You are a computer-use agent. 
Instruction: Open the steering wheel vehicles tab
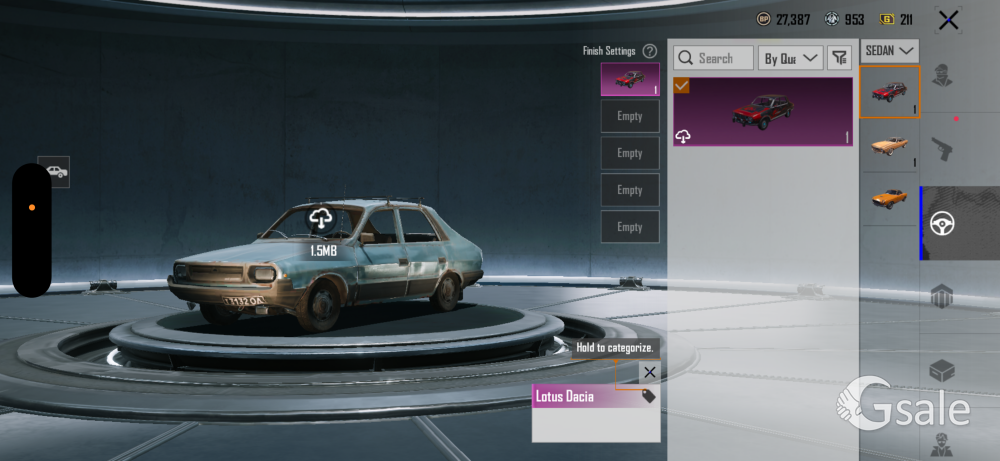[942, 223]
